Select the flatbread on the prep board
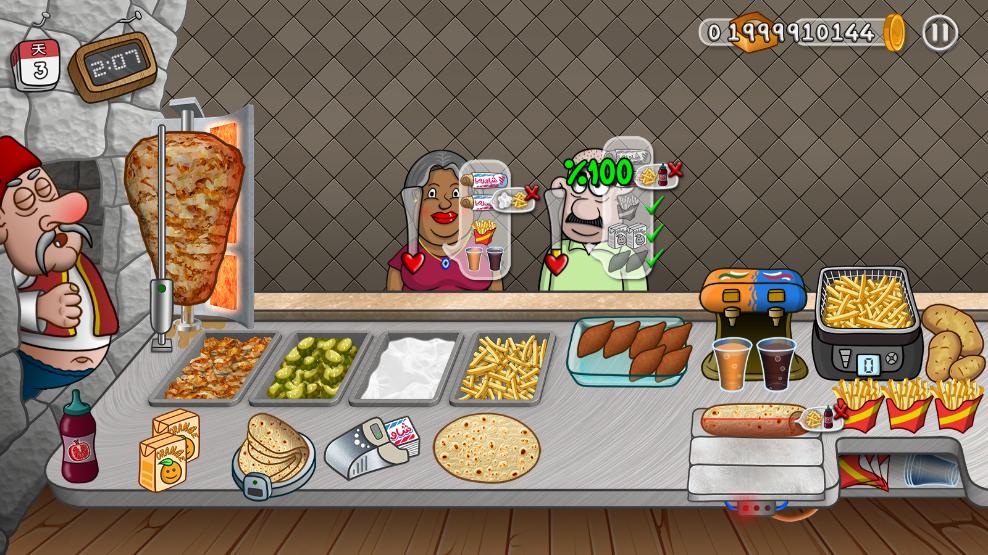 pos(486,447)
